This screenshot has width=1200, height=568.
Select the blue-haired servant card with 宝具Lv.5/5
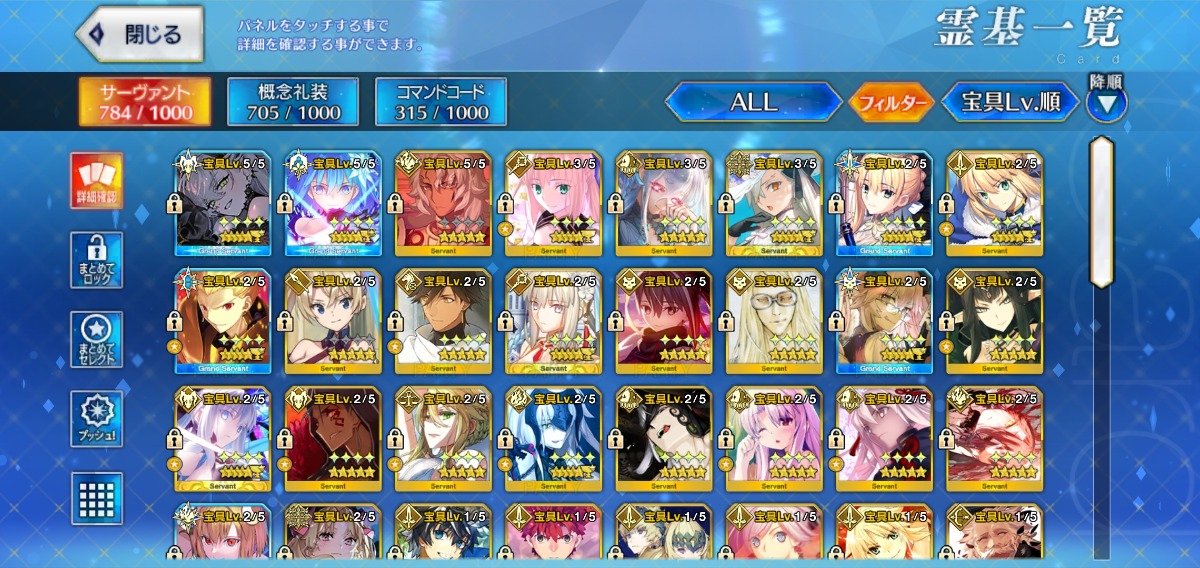point(333,203)
